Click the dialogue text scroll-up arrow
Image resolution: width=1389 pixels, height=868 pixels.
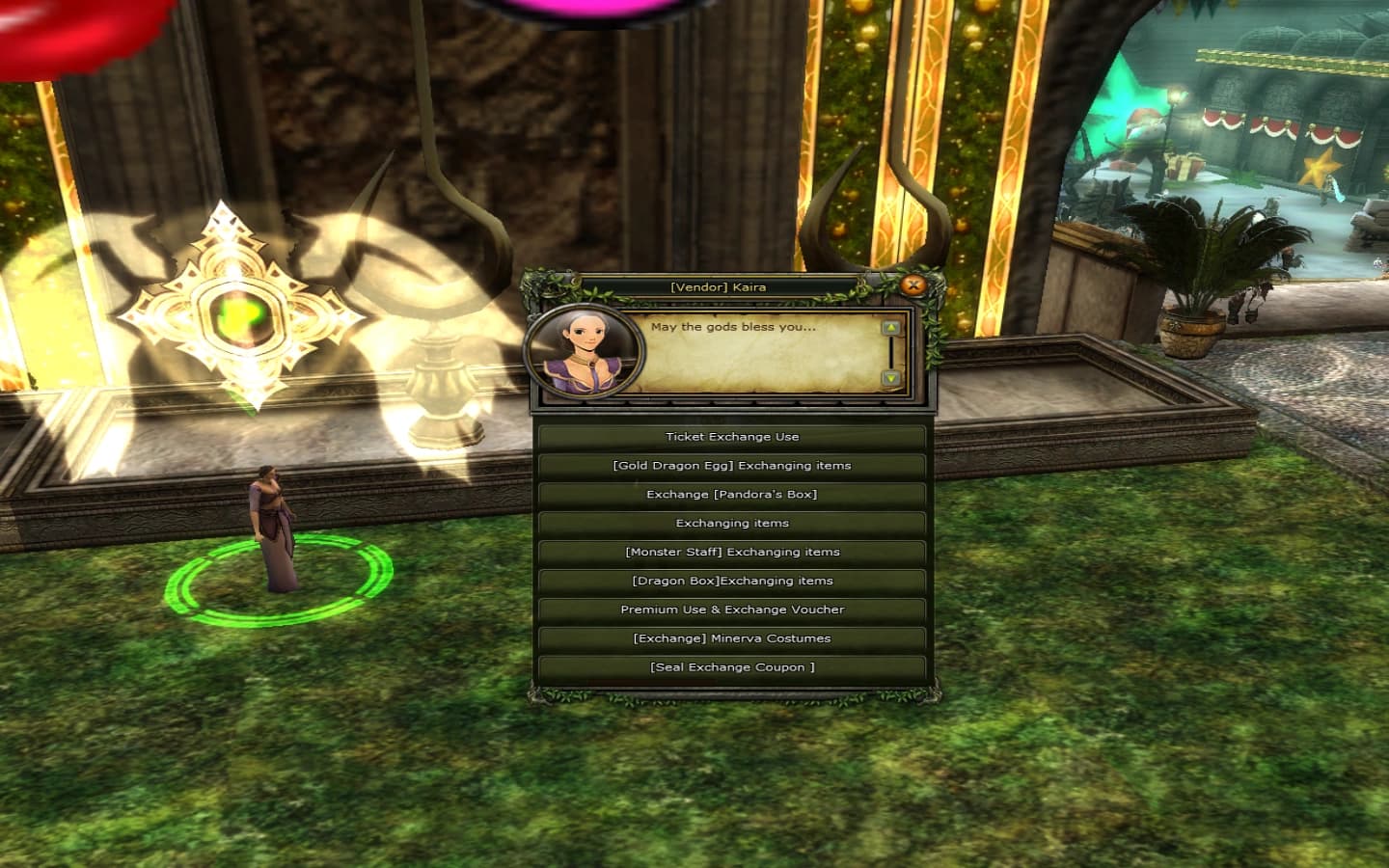(x=890, y=328)
